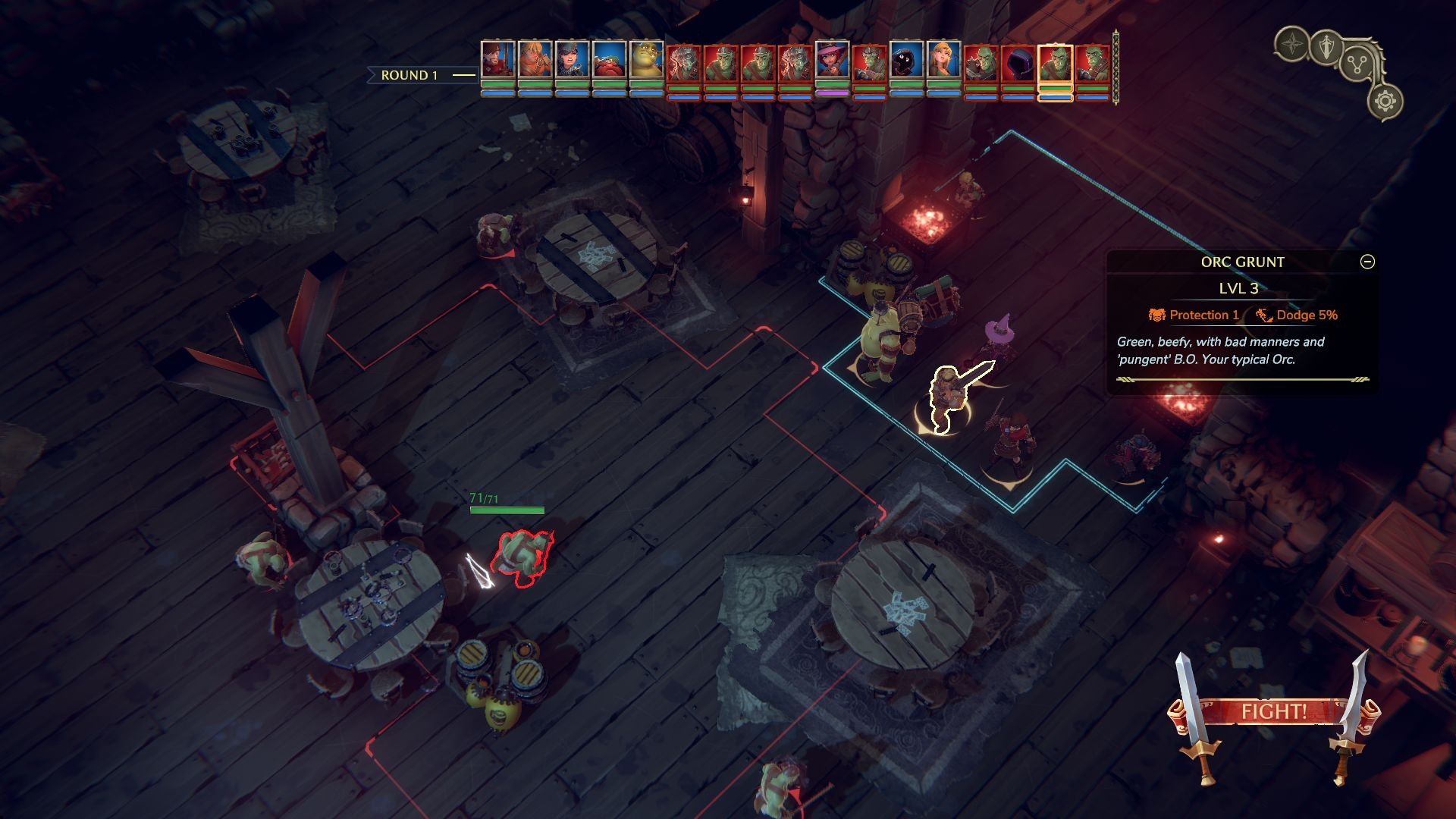1456x819 pixels.
Task: Open the gear settings menu
Action: tap(1385, 101)
